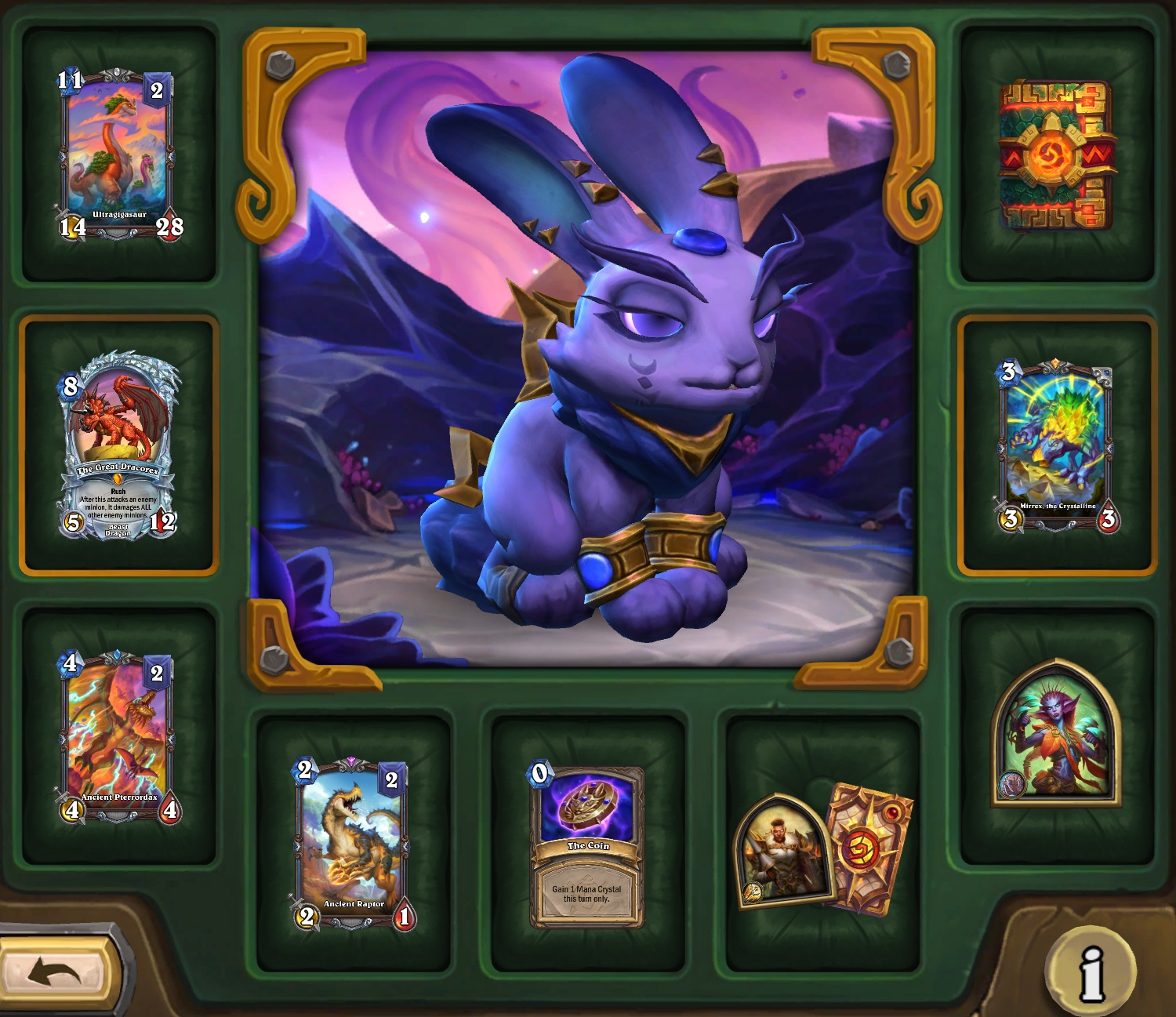
Task: Select the purple-skinned hero portrait
Action: pyautogui.click(x=1056, y=734)
